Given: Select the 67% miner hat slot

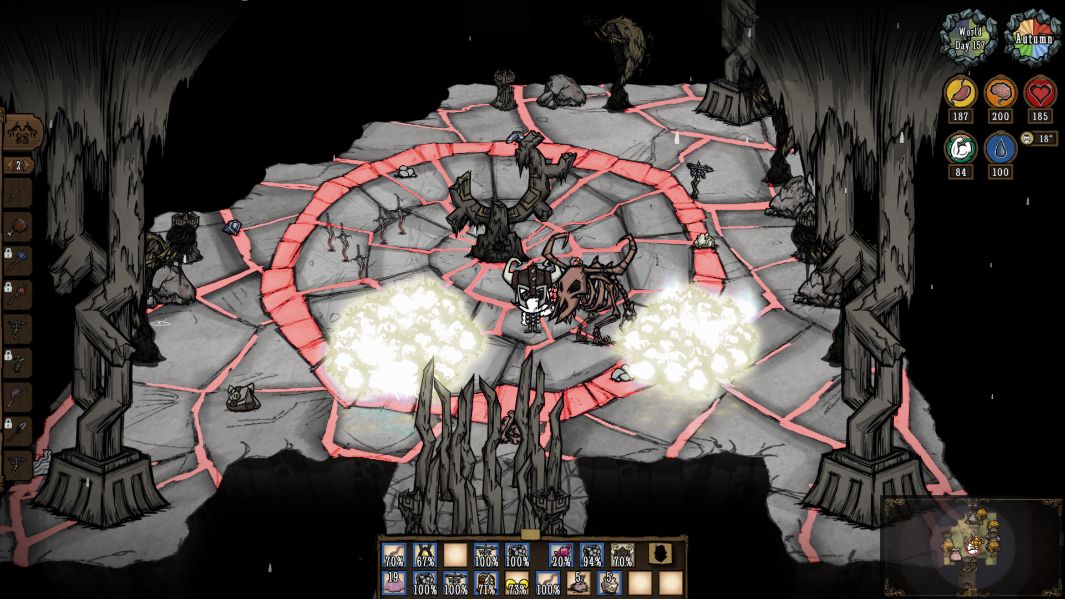Looking at the screenshot, I should pyautogui.click(x=425, y=556).
